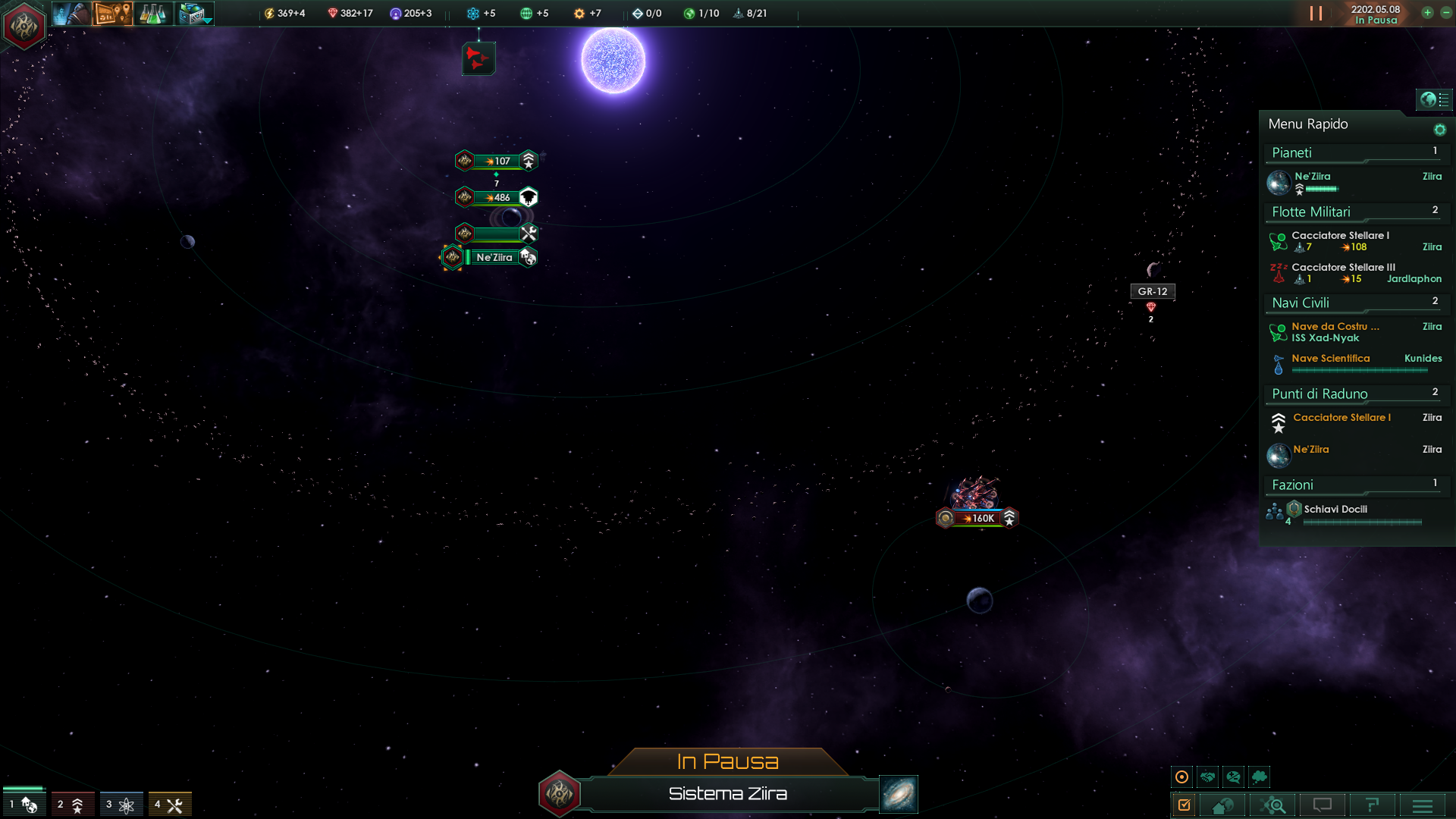
Task: Go to home planet button
Action: click(1222, 805)
